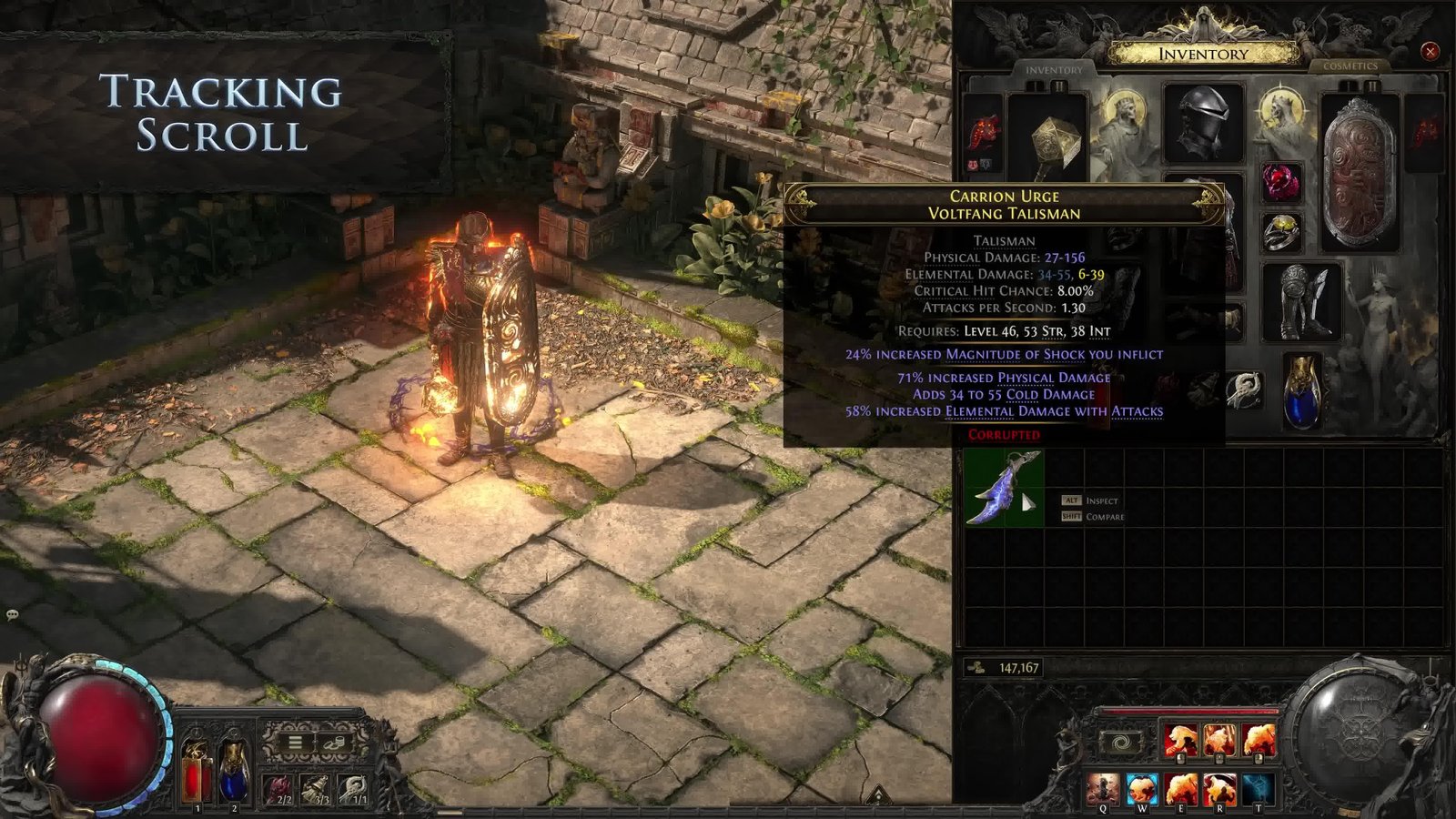Switch to the Cosmetics tab

pyautogui.click(x=1350, y=66)
